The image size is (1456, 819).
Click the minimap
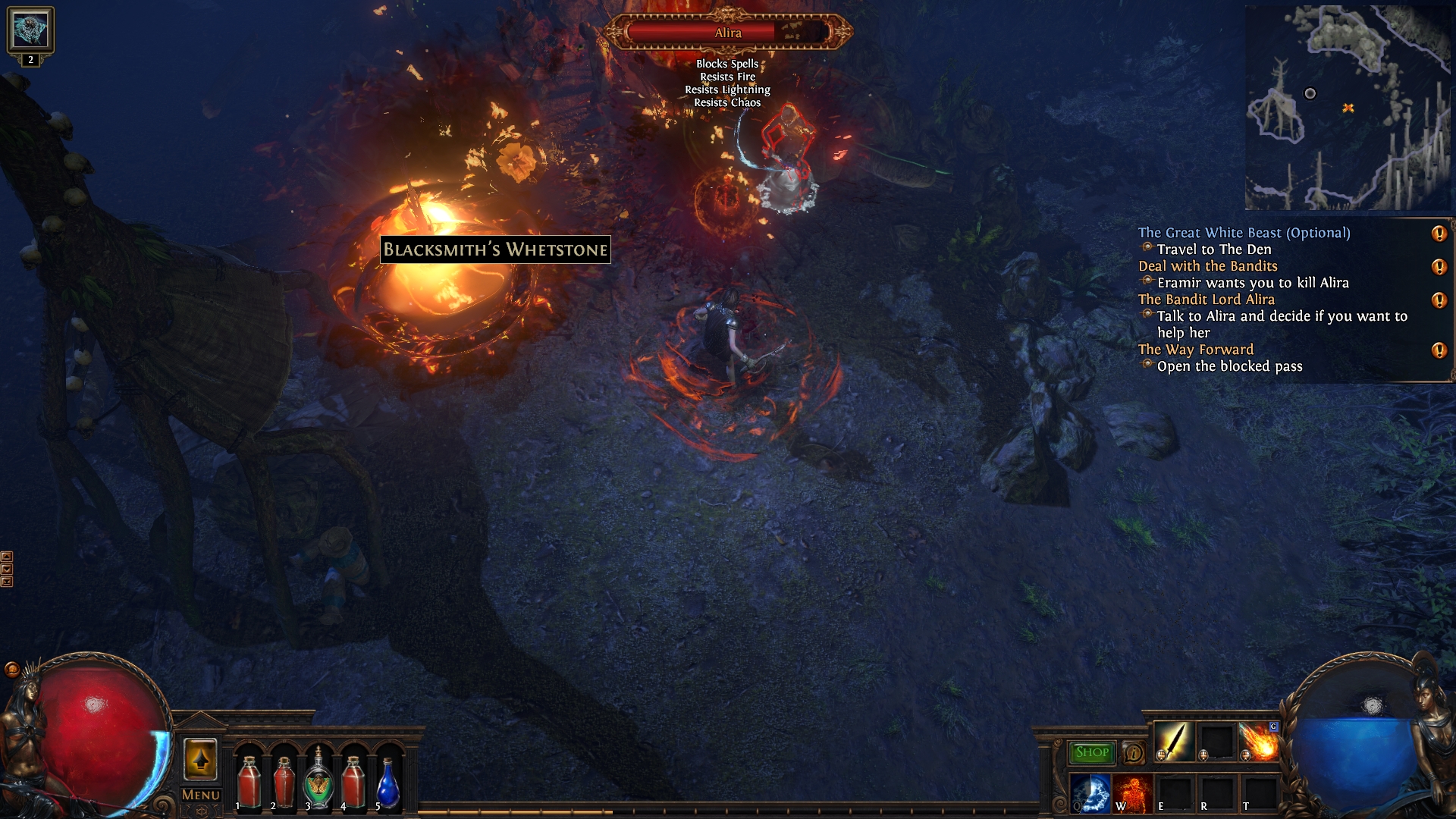pos(1347,108)
